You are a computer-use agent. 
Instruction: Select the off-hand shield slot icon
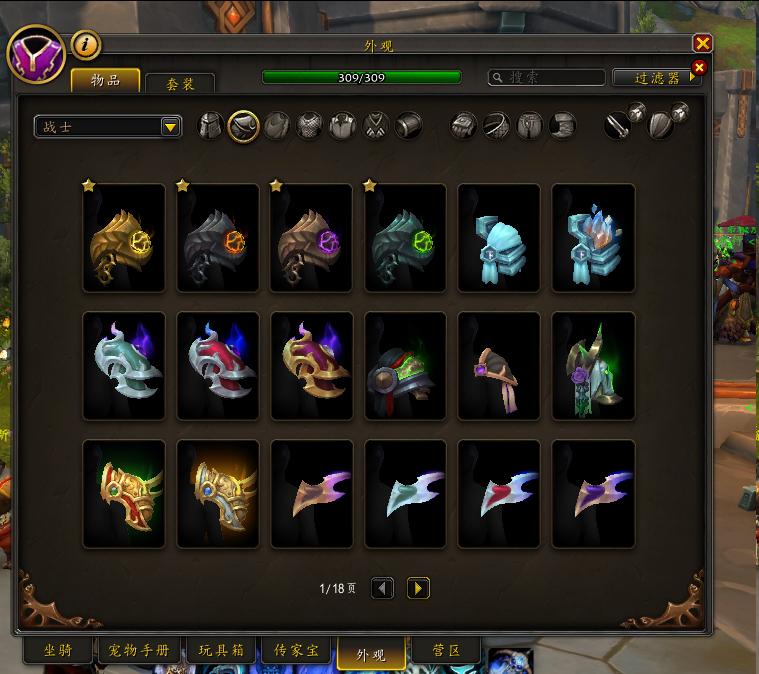pyautogui.click(x=662, y=126)
